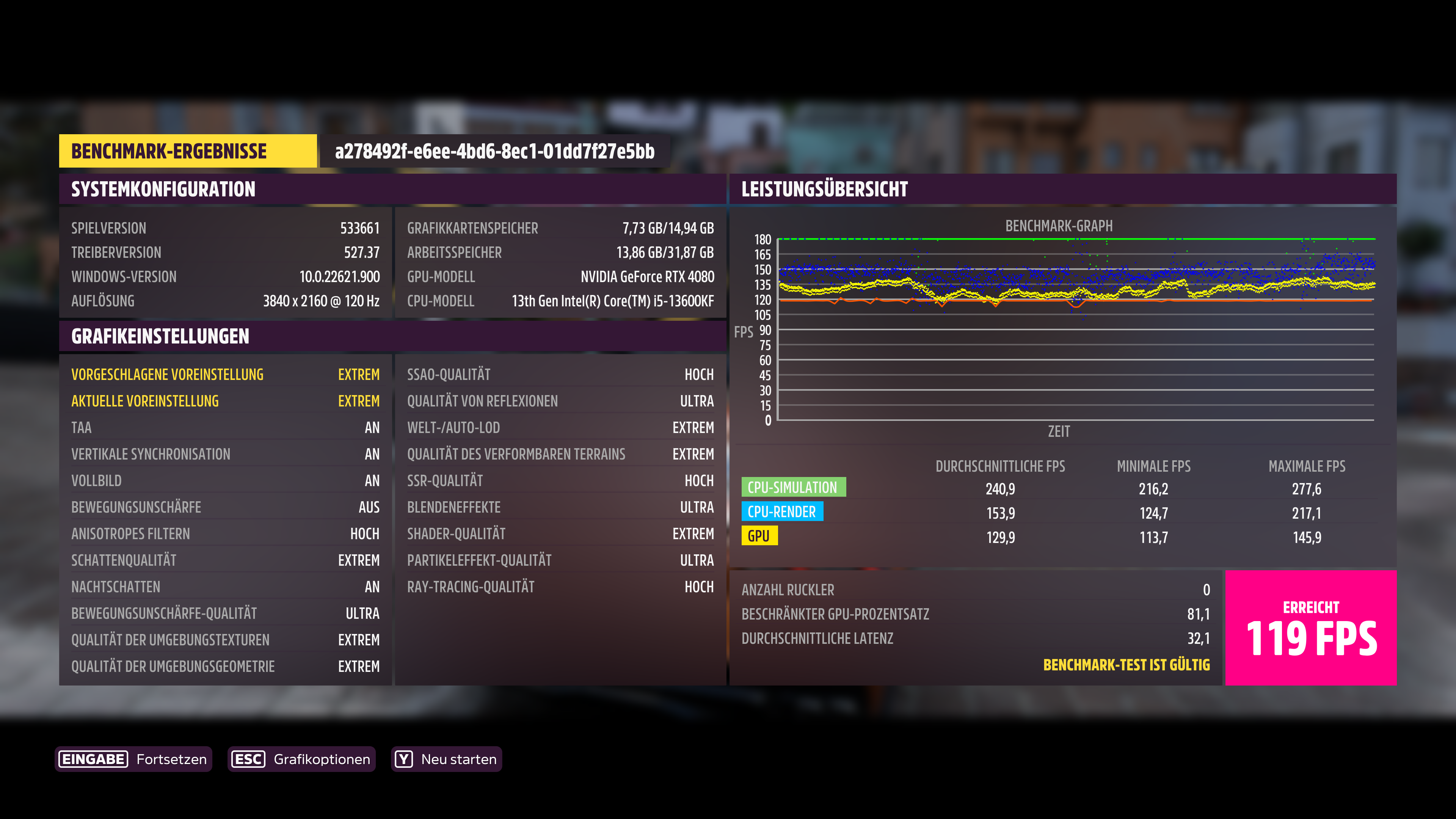Enable BEWEGUNGSUNSCHÄRFE
This screenshot has width=1456, height=819.
point(226,507)
